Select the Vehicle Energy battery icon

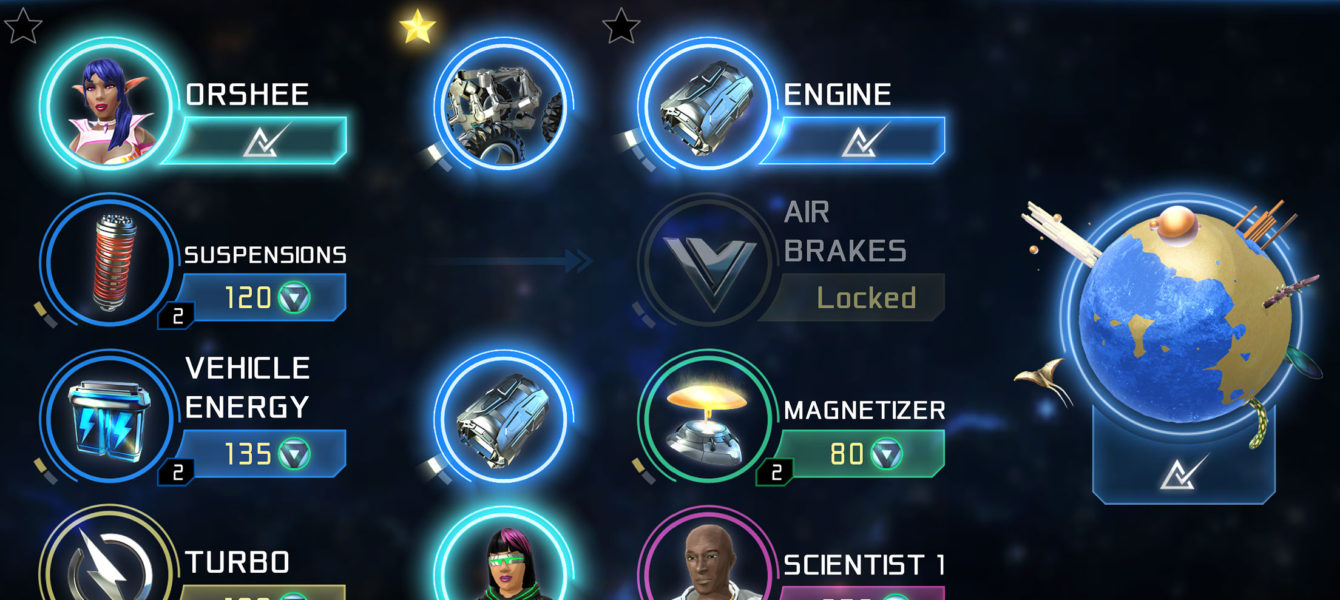tap(106, 417)
